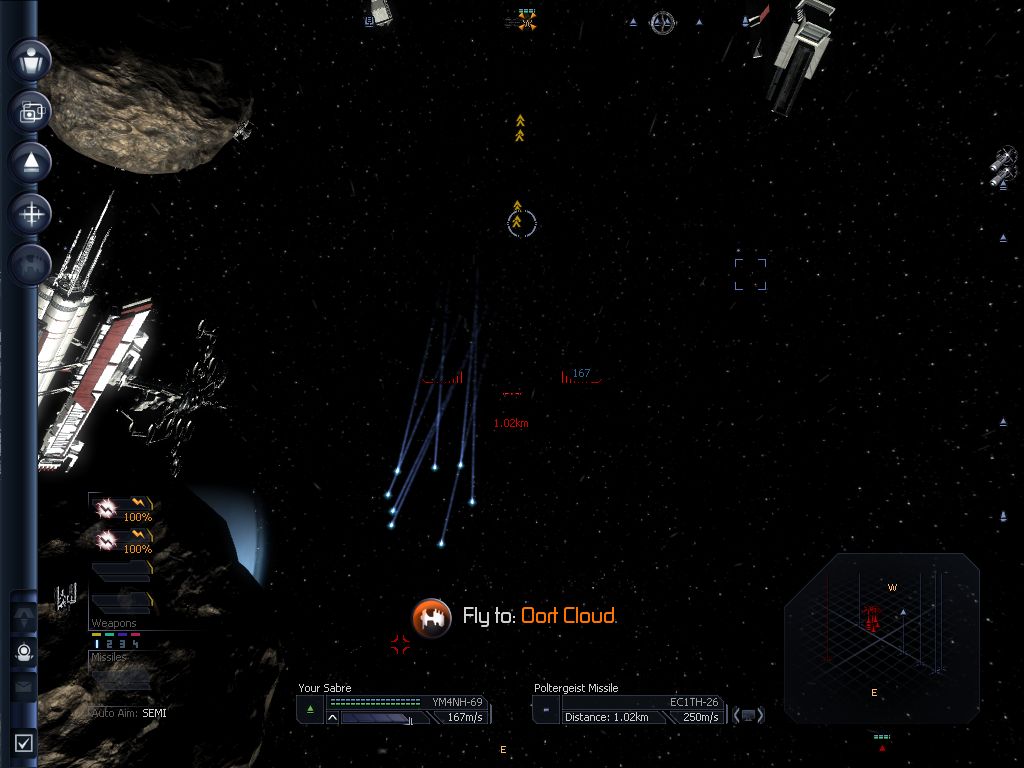Screen dimensions: 1024x768
Task: Switch to weapon group 3
Action: (122, 644)
